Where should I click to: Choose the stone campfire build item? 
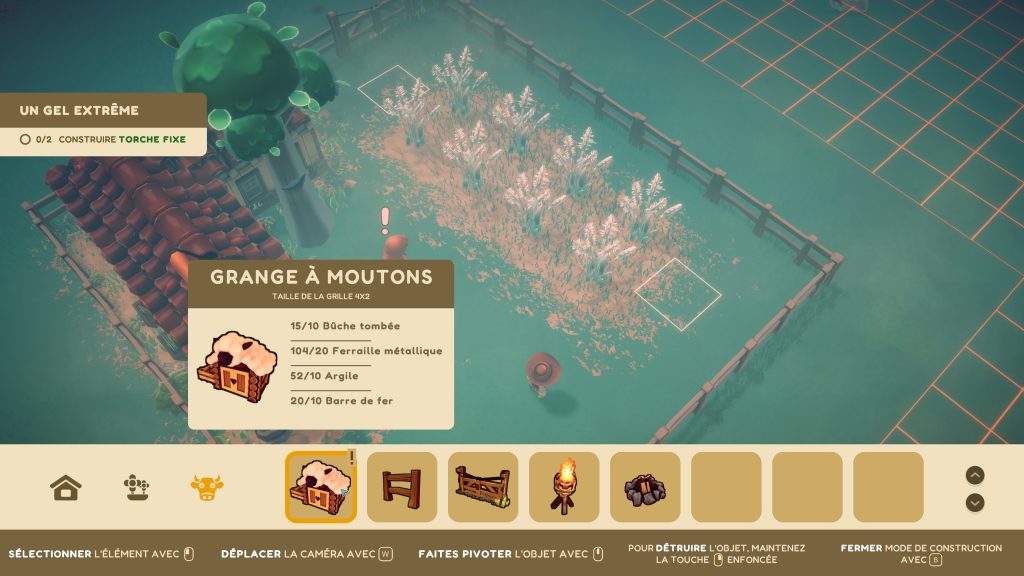(645, 487)
